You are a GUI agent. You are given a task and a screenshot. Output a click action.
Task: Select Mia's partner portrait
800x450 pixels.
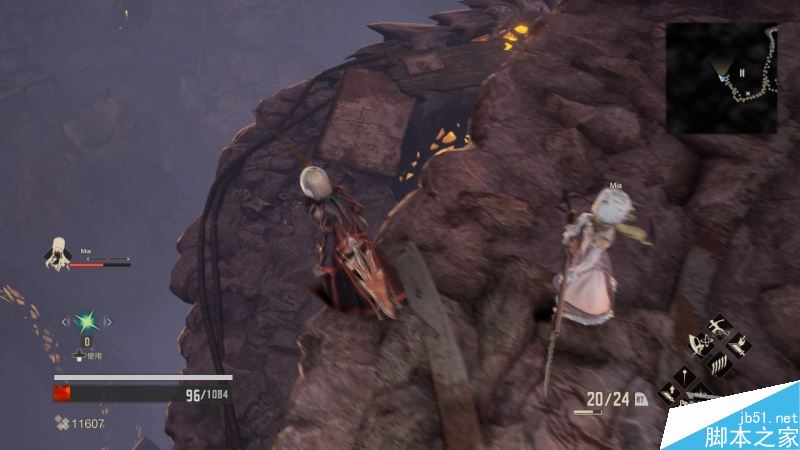(x=56, y=253)
